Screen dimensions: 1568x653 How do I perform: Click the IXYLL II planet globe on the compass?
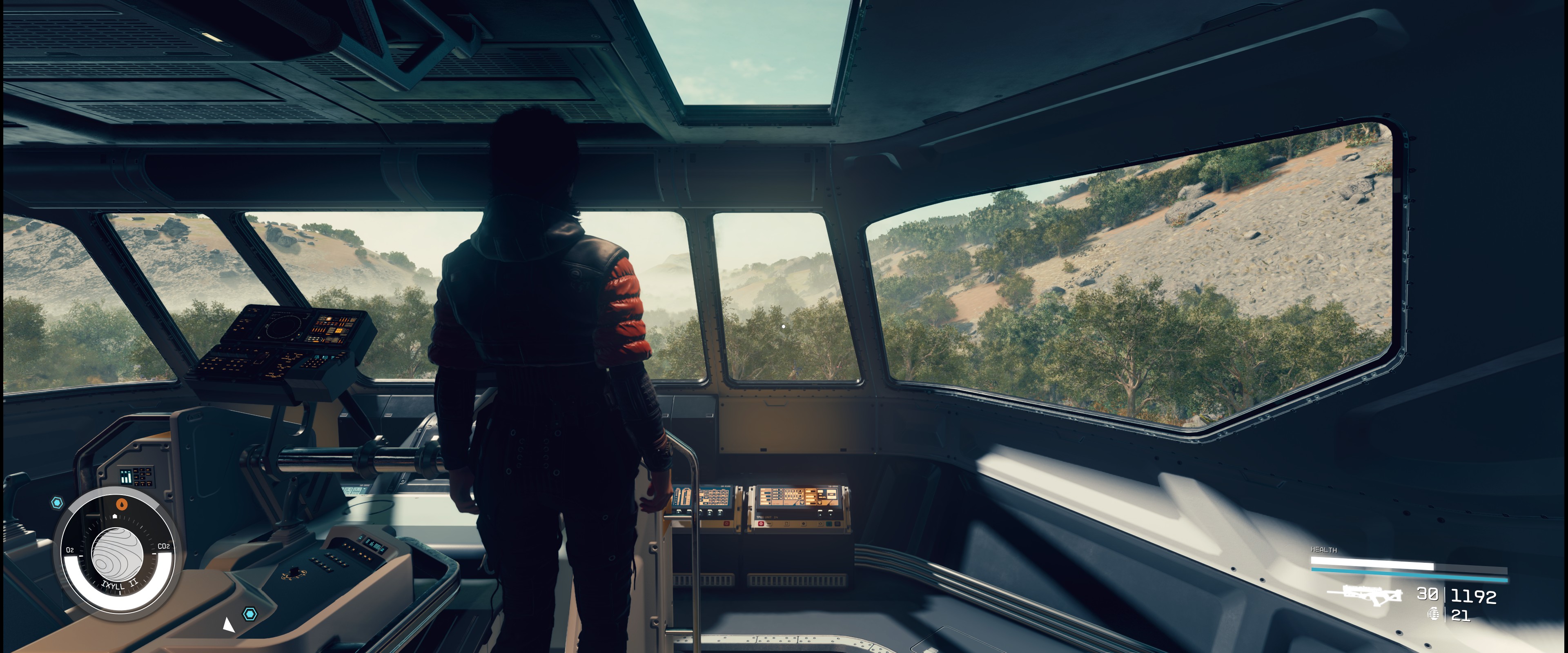(x=117, y=554)
